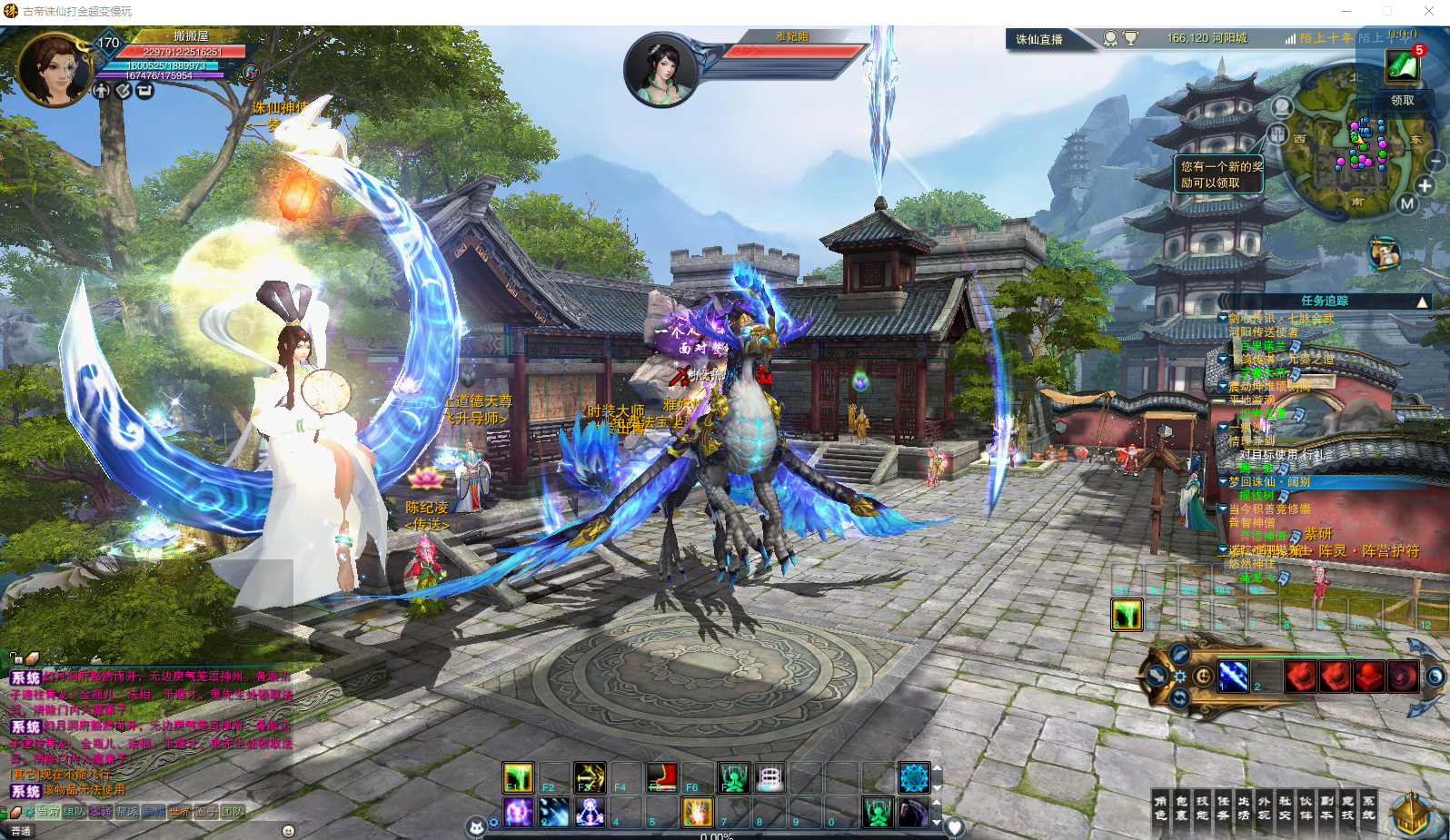The height and width of the screenshot is (840, 1450).
Task: Minimize the game window
Action: tap(1346, 11)
